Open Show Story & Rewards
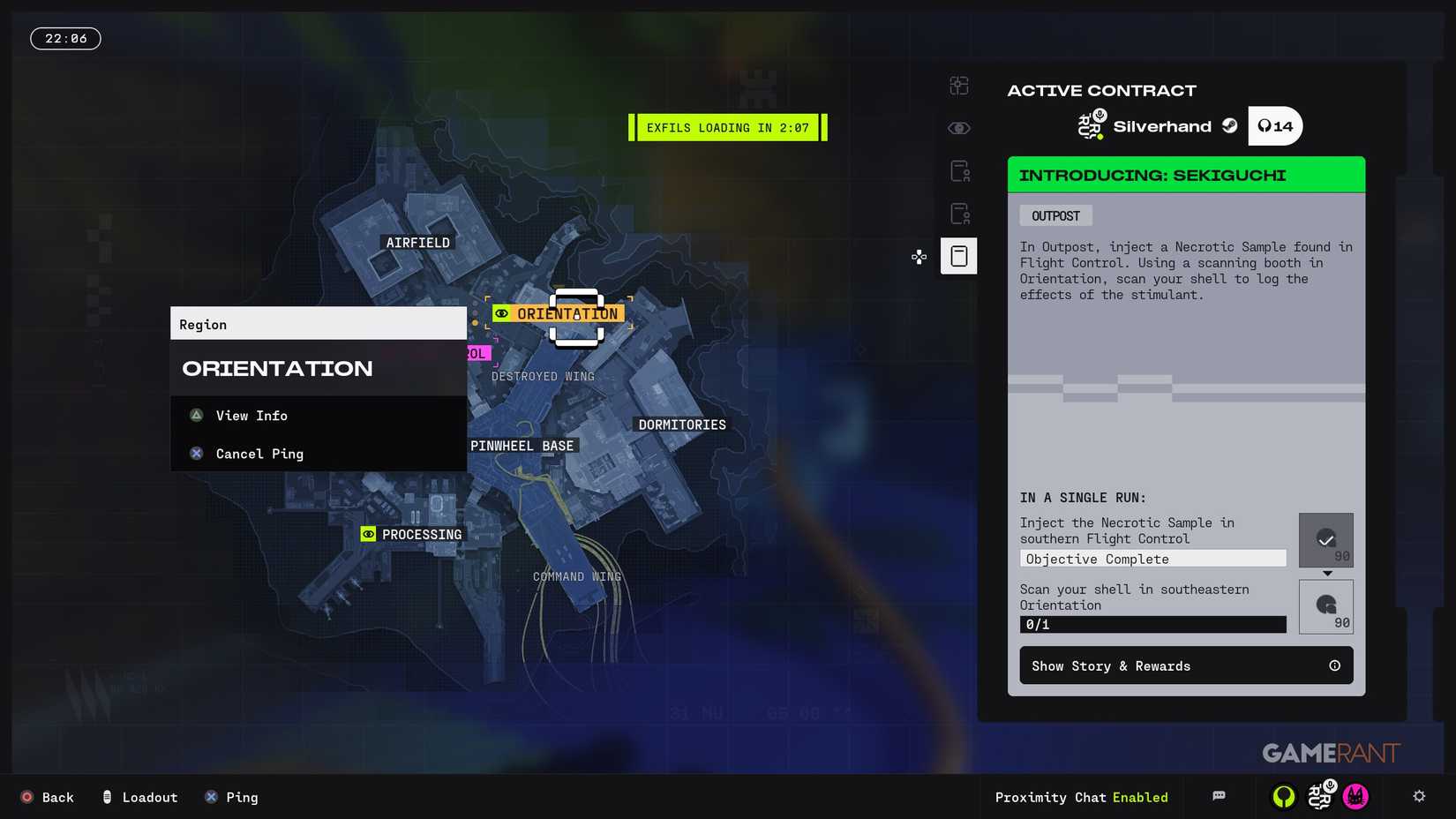The width and height of the screenshot is (1456, 819). [x=1186, y=665]
